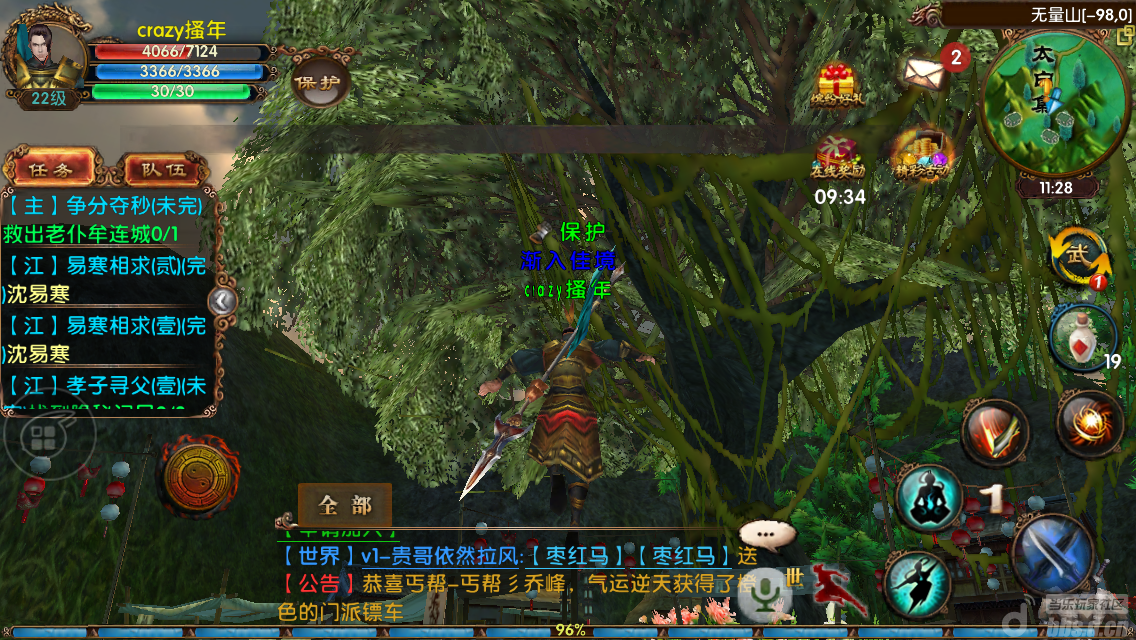Switch chat to the 全部 channel tab
The image size is (1136, 640).
coord(344,505)
